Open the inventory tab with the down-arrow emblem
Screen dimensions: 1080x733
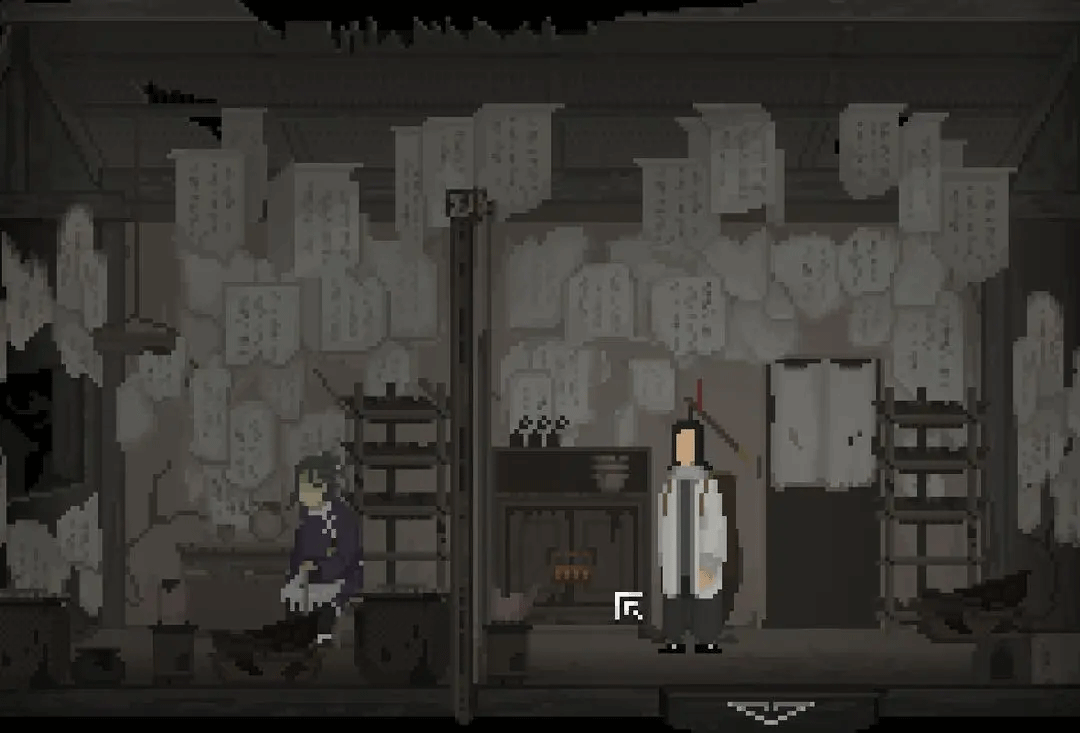769,711
